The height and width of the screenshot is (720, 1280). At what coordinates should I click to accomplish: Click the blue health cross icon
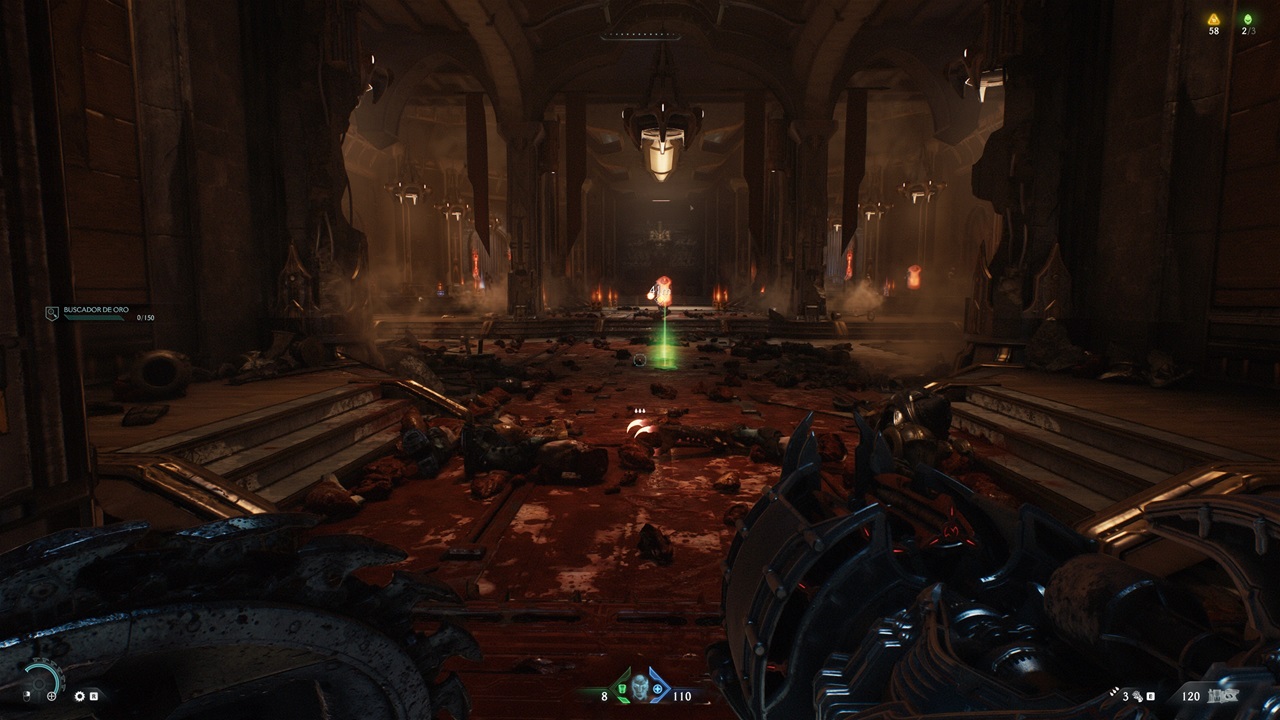point(657,689)
